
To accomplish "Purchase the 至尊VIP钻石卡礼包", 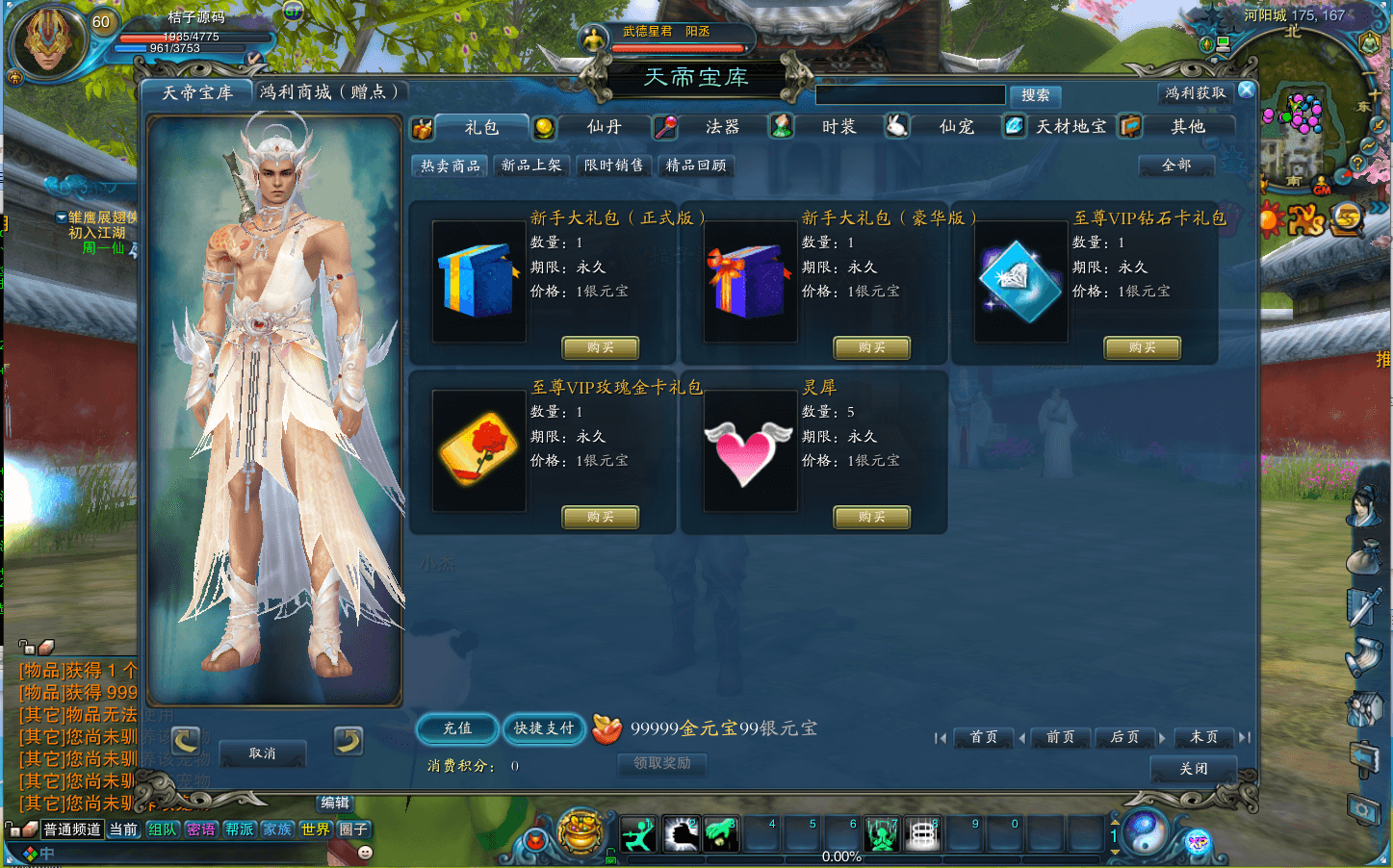I will 1142,347.
